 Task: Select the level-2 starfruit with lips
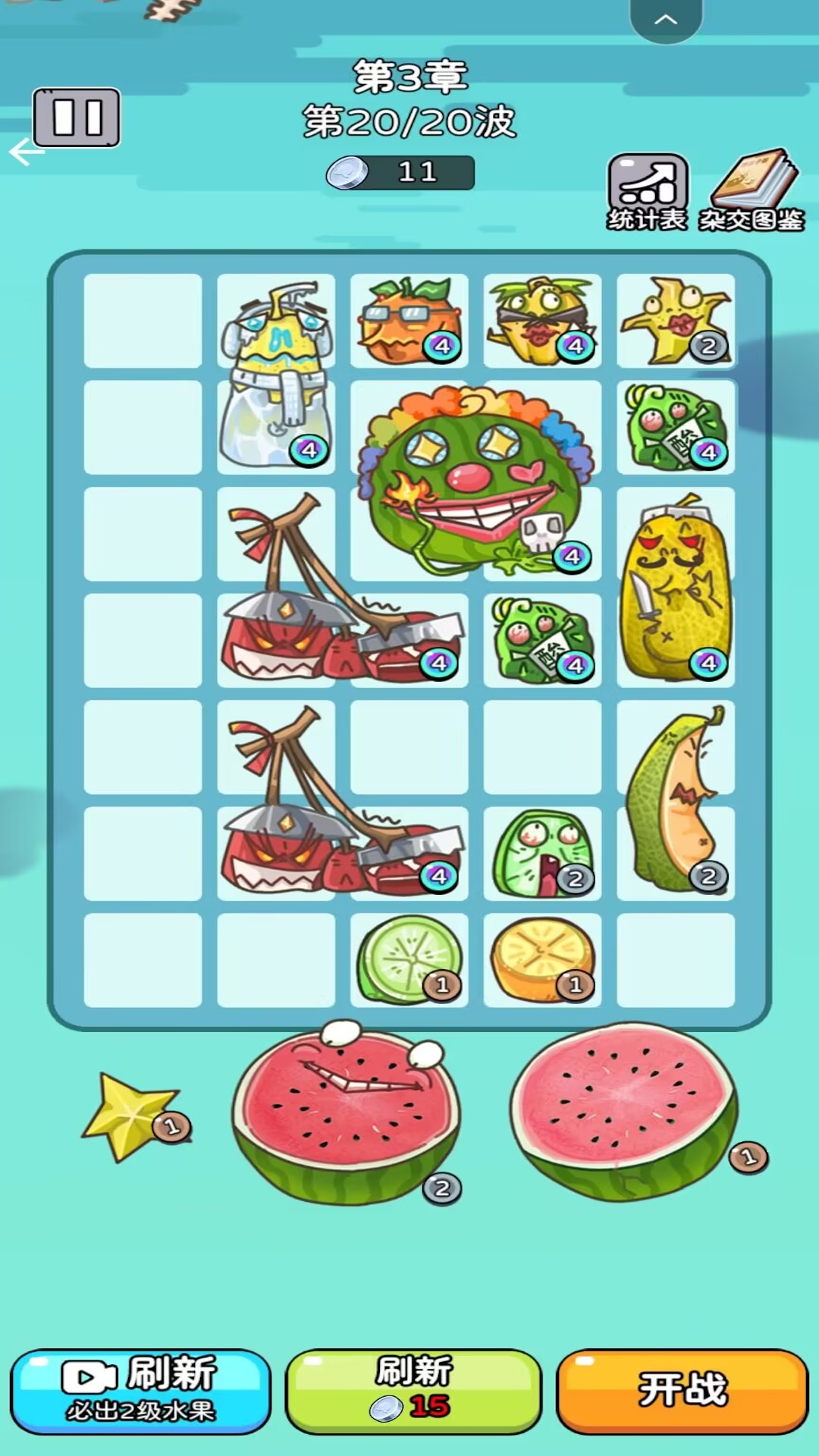coord(675,321)
